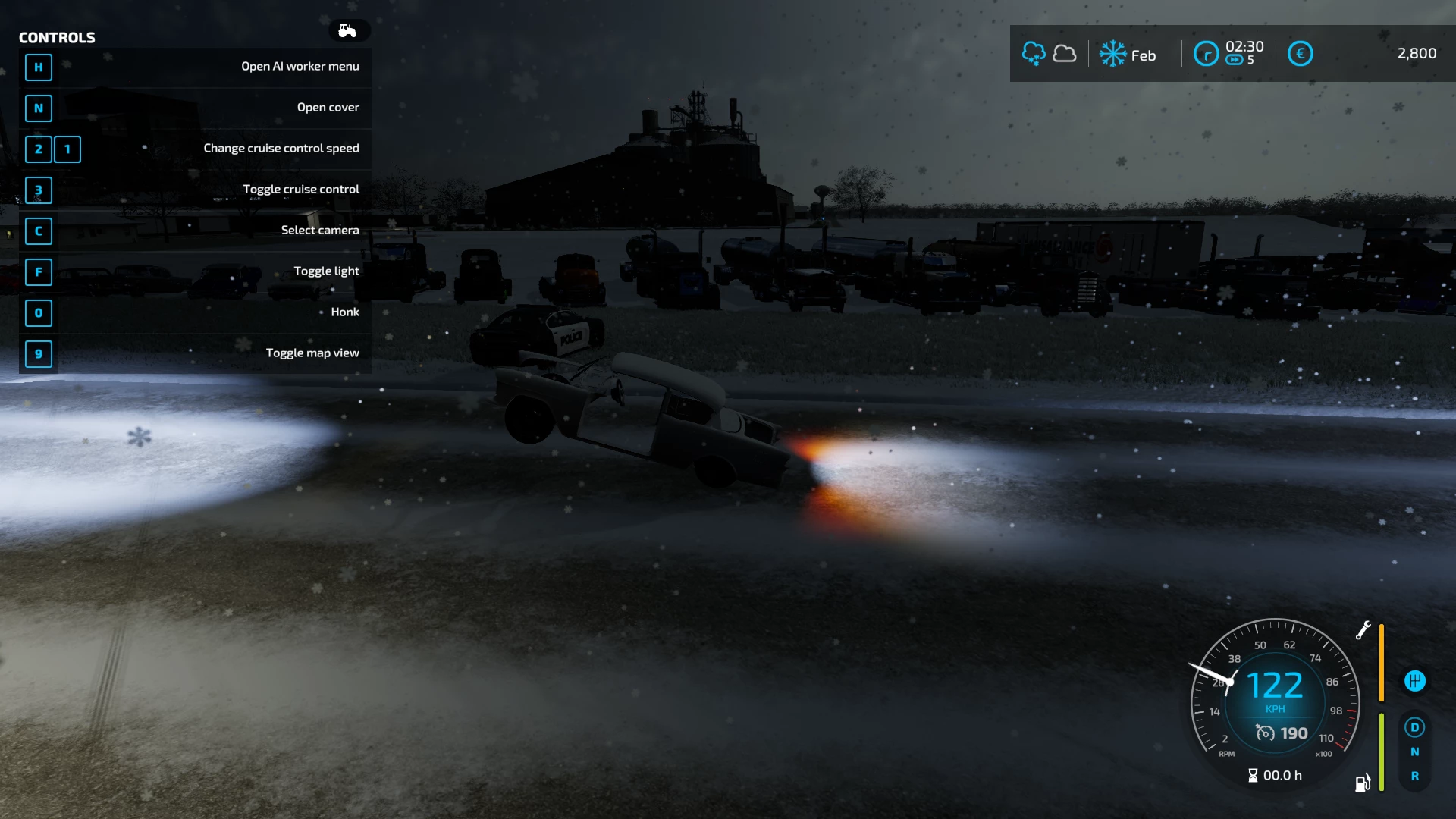Select the clock icon in the top bar
Screen dimensions: 1456x819
(1206, 54)
